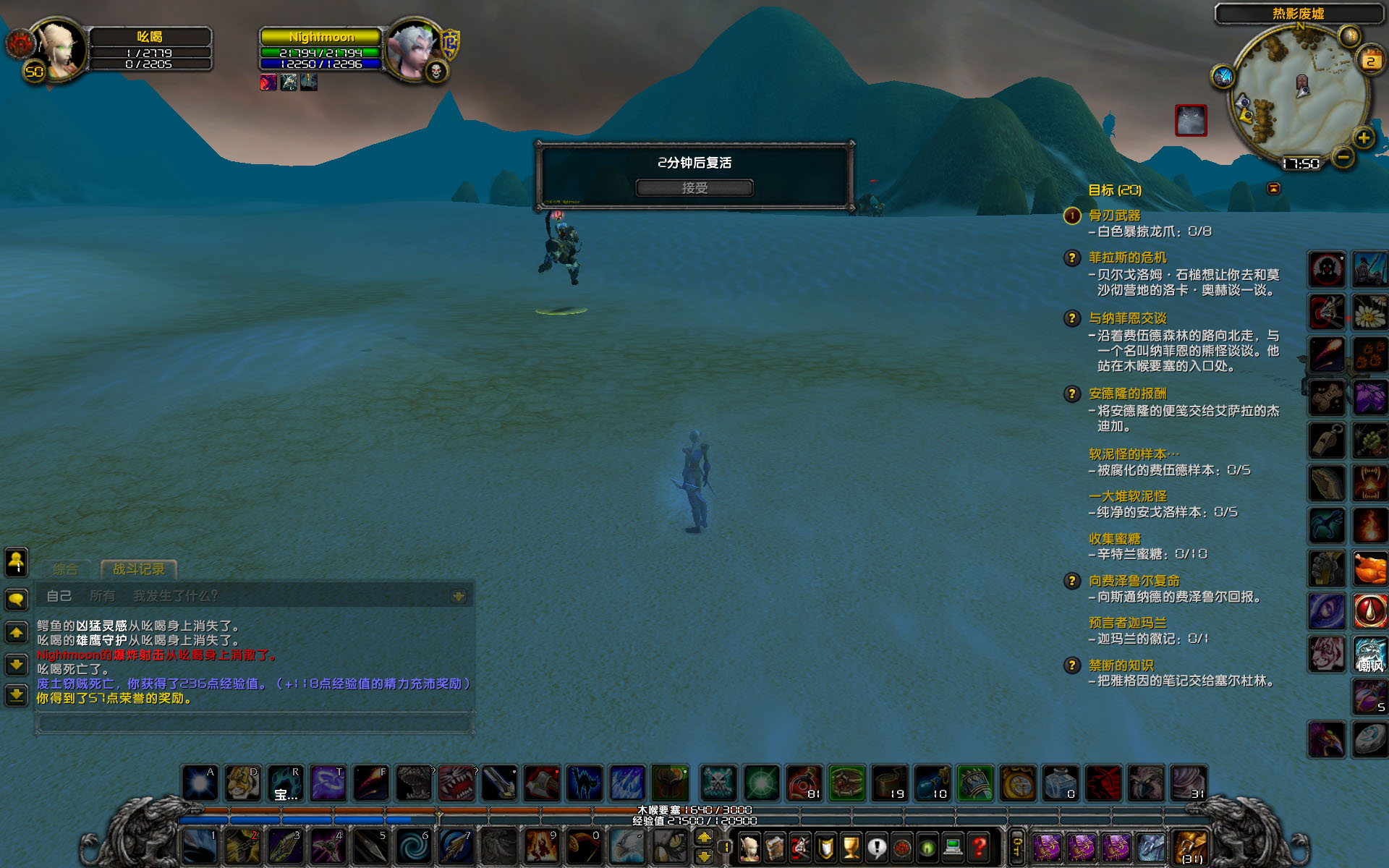Image resolution: width=1389 pixels, height=868 pixels.
Task: Switch to the 战斗记录 combat log tab
Action: click(139, 569)
